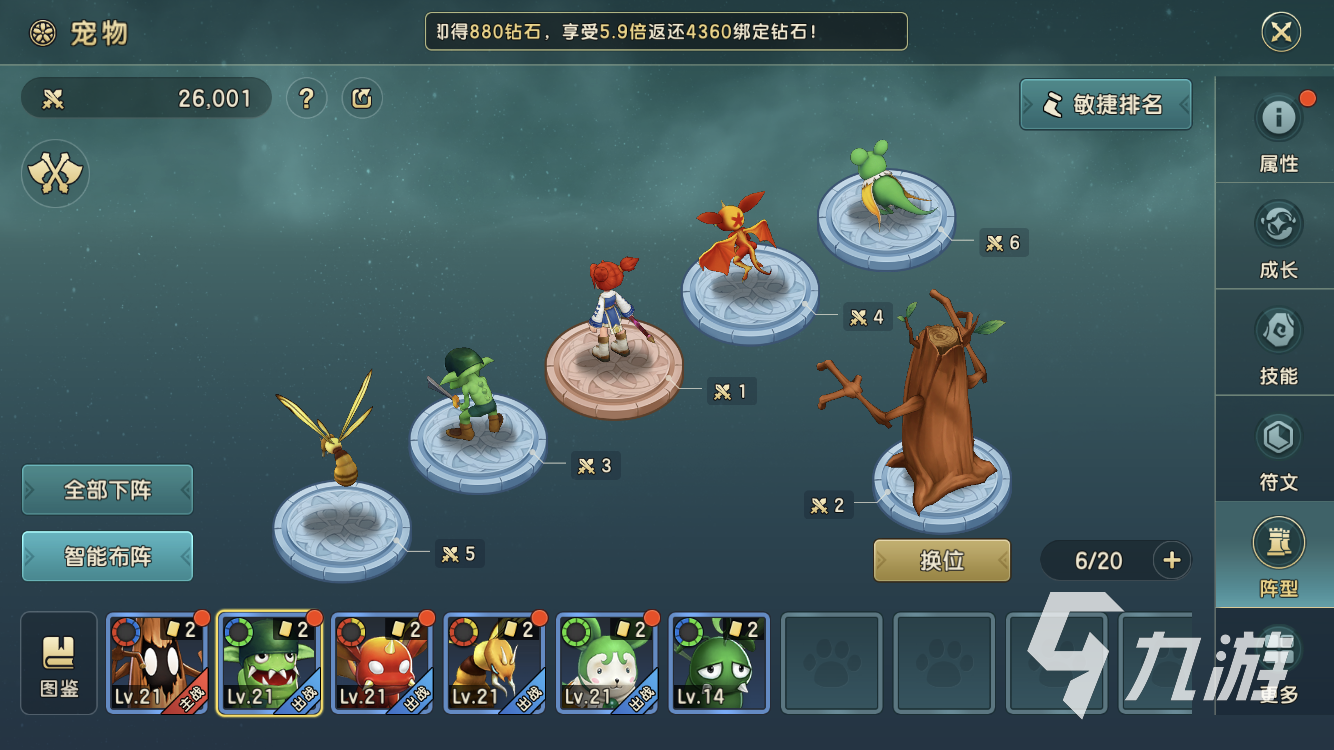
Task: Pick the yellow wasp pet card
Action: tap(495, 663)
